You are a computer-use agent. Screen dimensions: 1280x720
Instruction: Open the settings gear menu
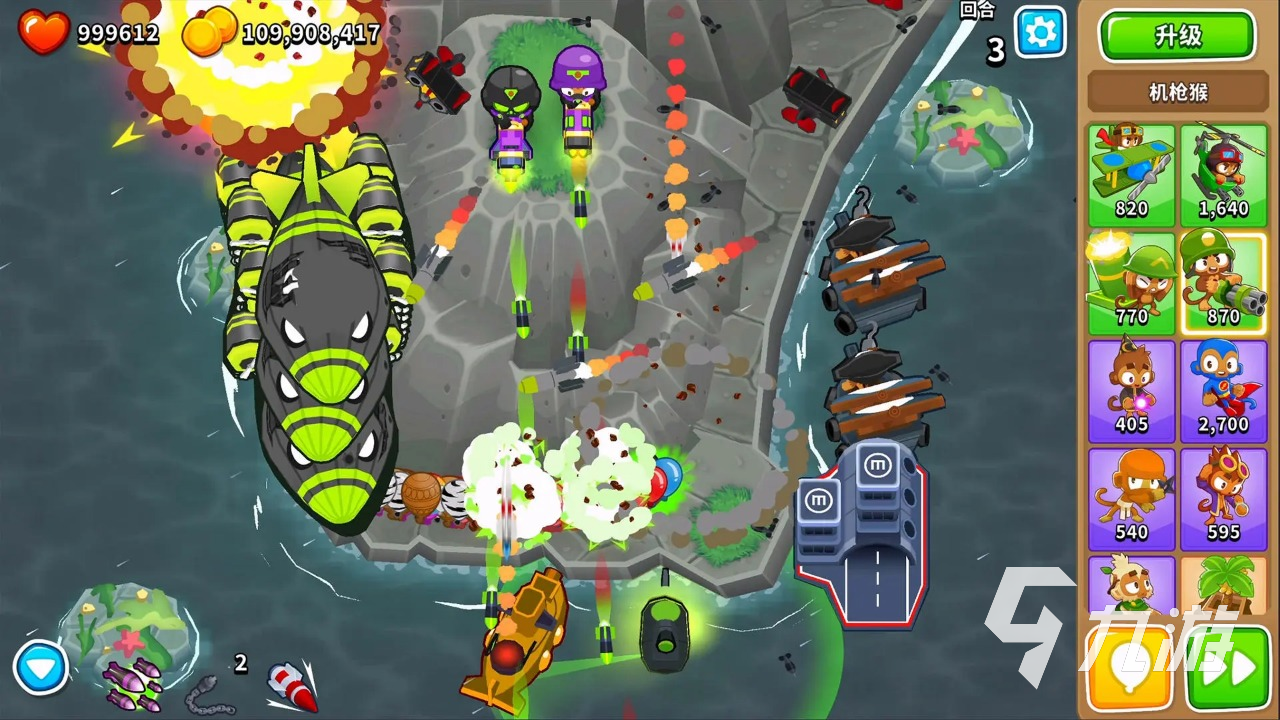(x=1040, y=33)
